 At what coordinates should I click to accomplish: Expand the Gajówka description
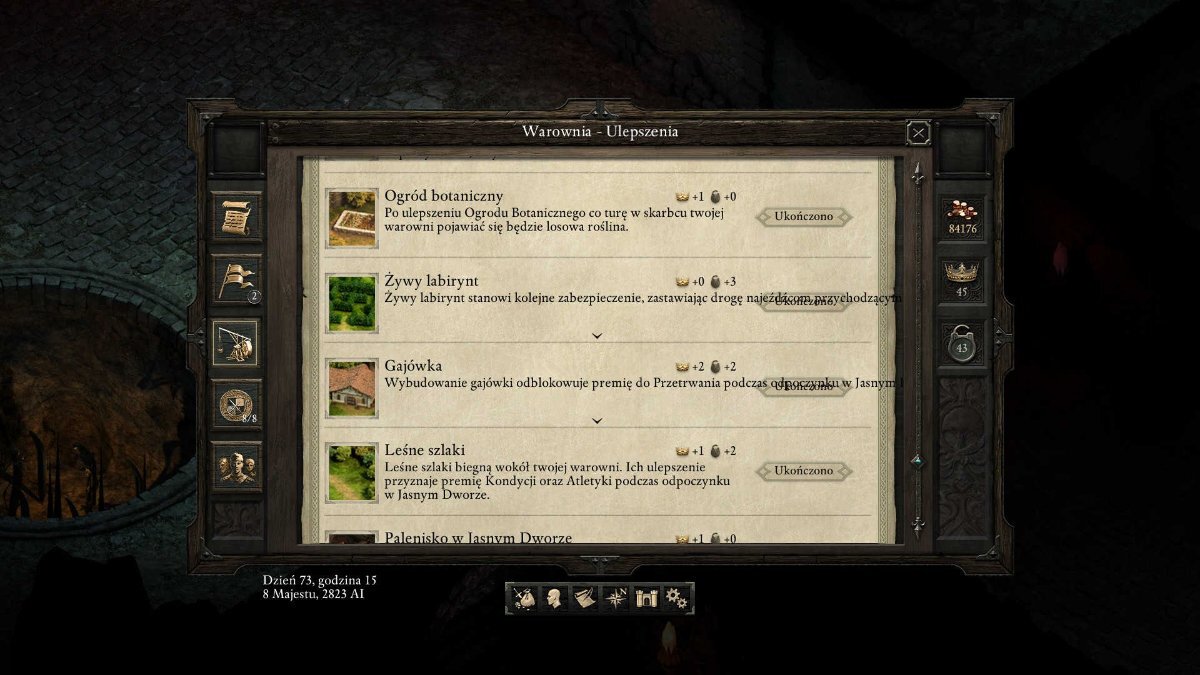[x=597, y=421]
